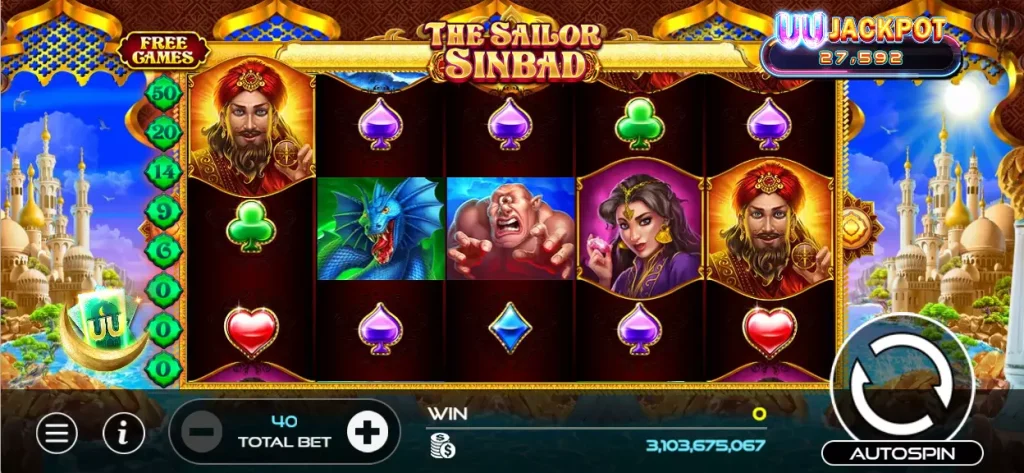Image resolution: width=1024 pixels, height=473 pixels.
Task: Tap the Free Games badge
Action: [x=164, y=50]
